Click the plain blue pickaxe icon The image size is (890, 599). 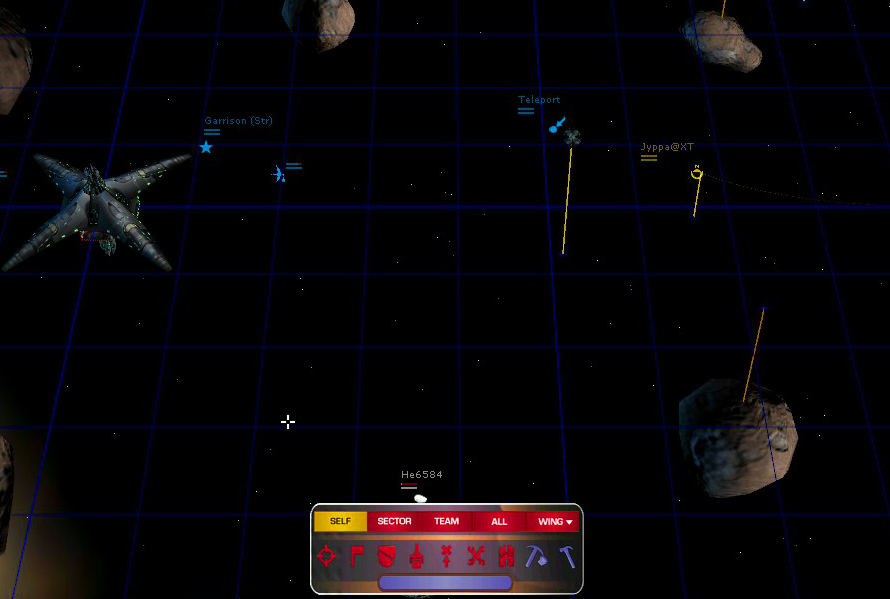[x=567, y=556]
